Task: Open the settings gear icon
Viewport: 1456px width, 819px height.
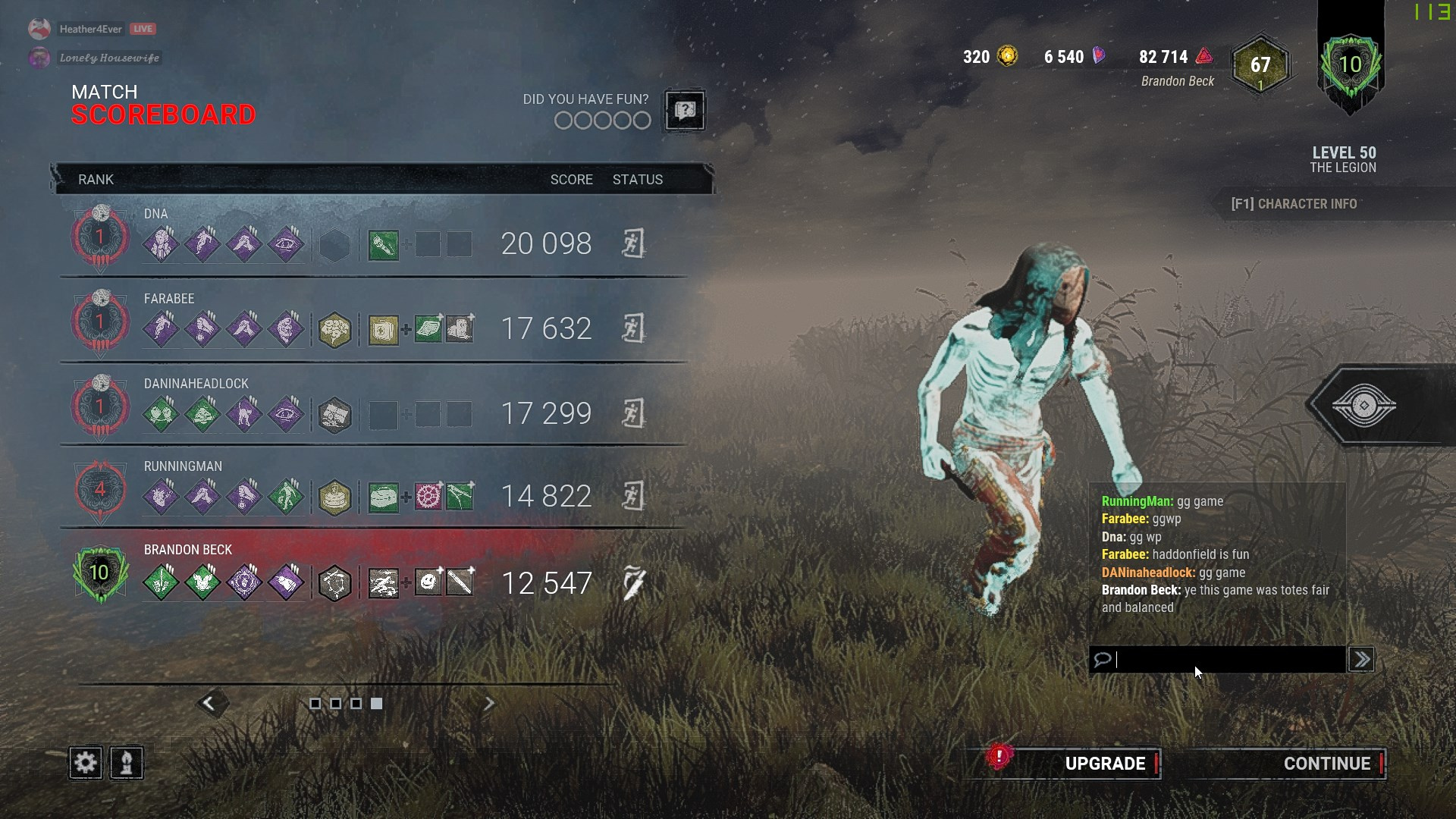Action: tap(85, 763)
